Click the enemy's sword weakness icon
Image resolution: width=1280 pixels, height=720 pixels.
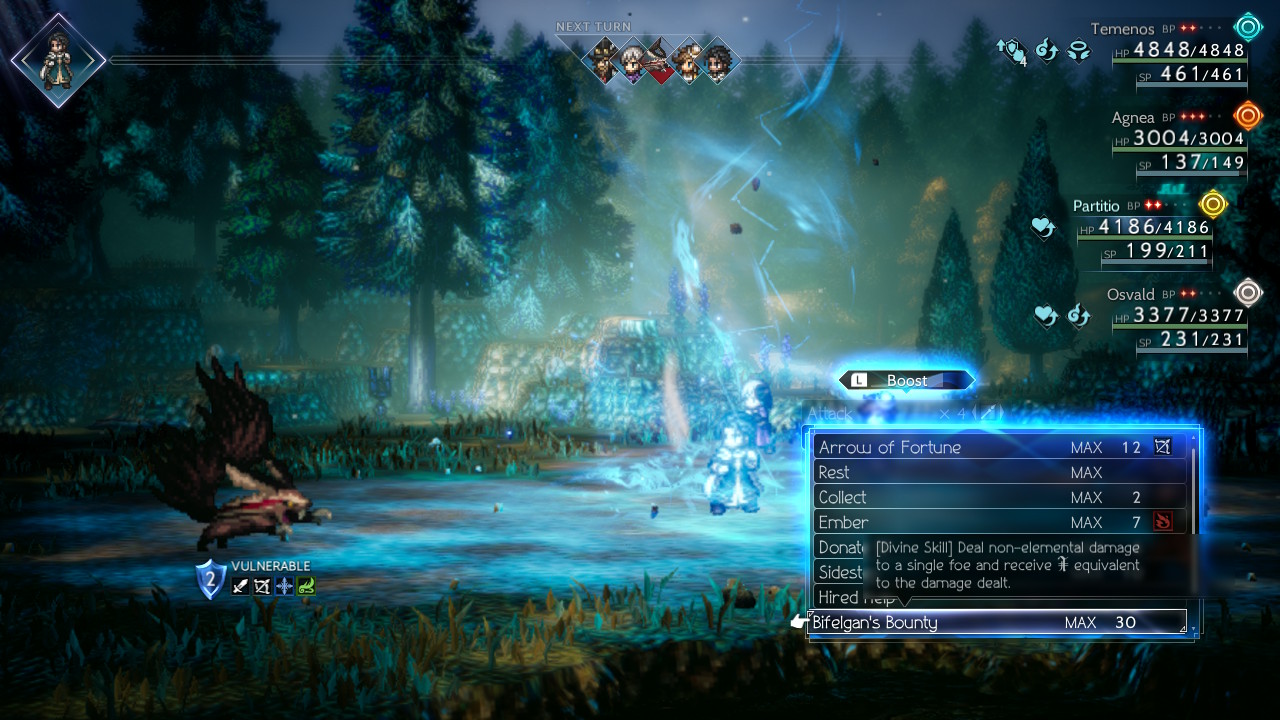pos(240,586)
